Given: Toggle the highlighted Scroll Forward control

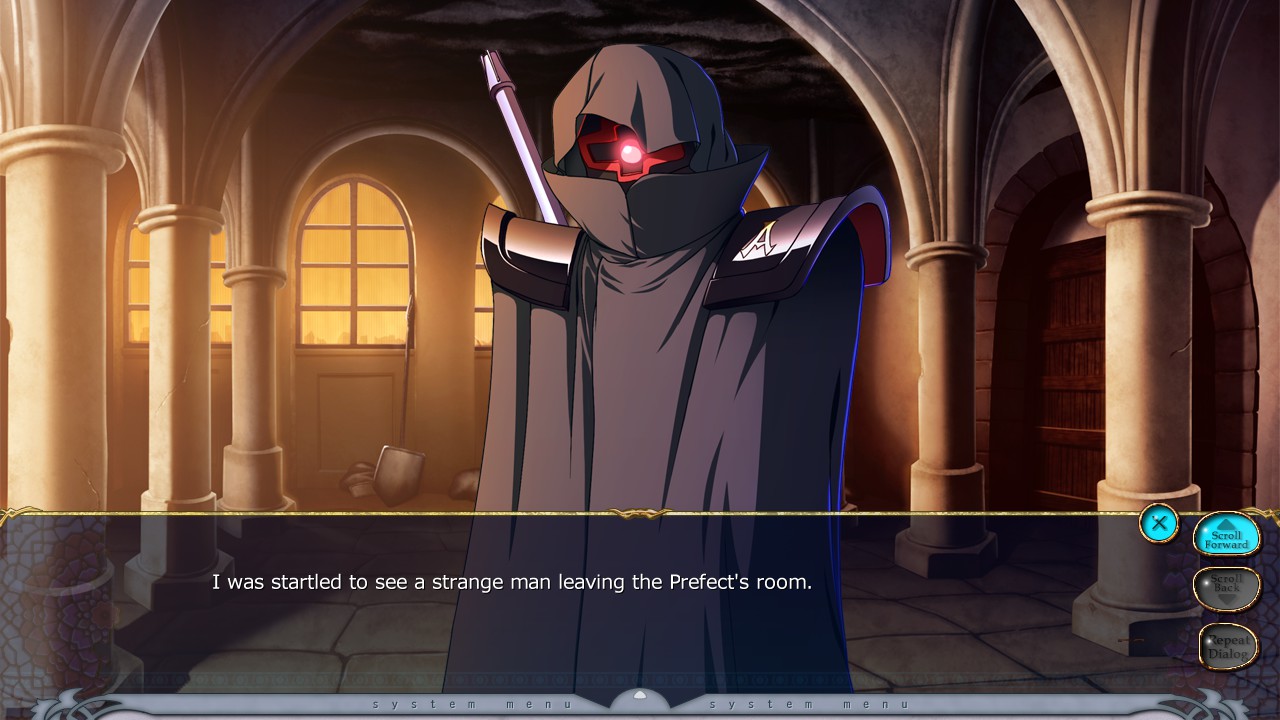Looking at the screenshot, I should point(1227,537).
